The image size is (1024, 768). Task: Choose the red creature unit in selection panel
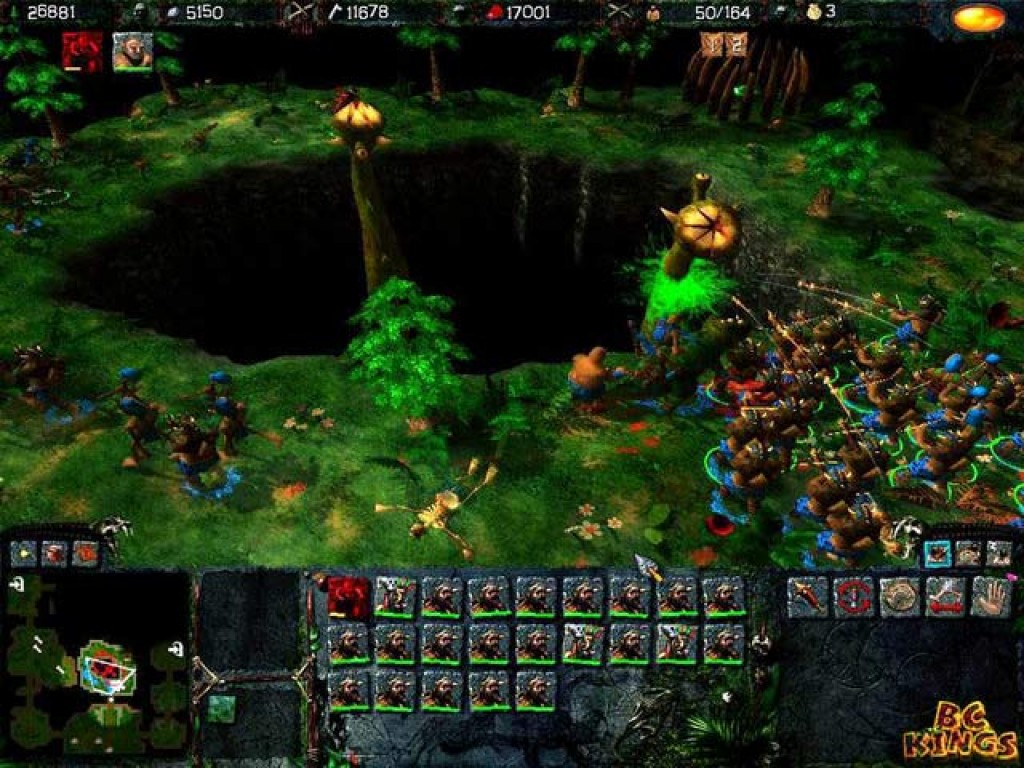click(x=349, y=597)
